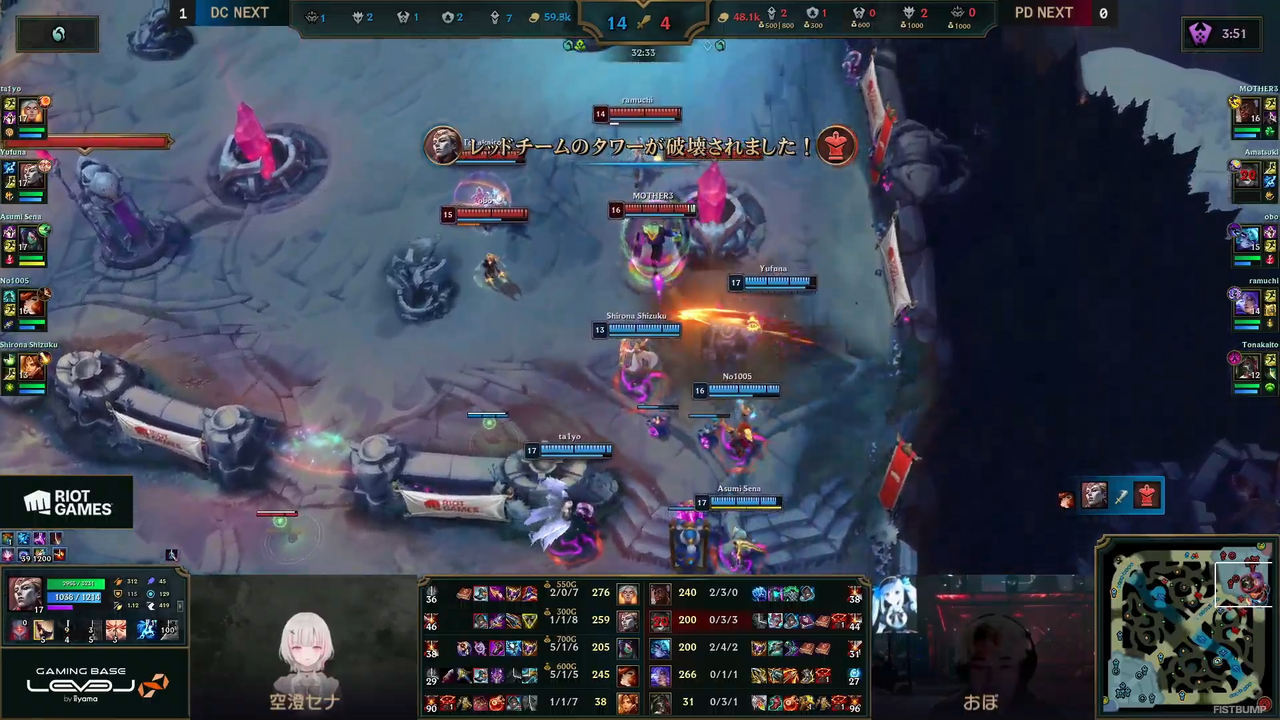The image size is (1280, 720).
Task: Select No1005's champion portrait
Action: 32,303
